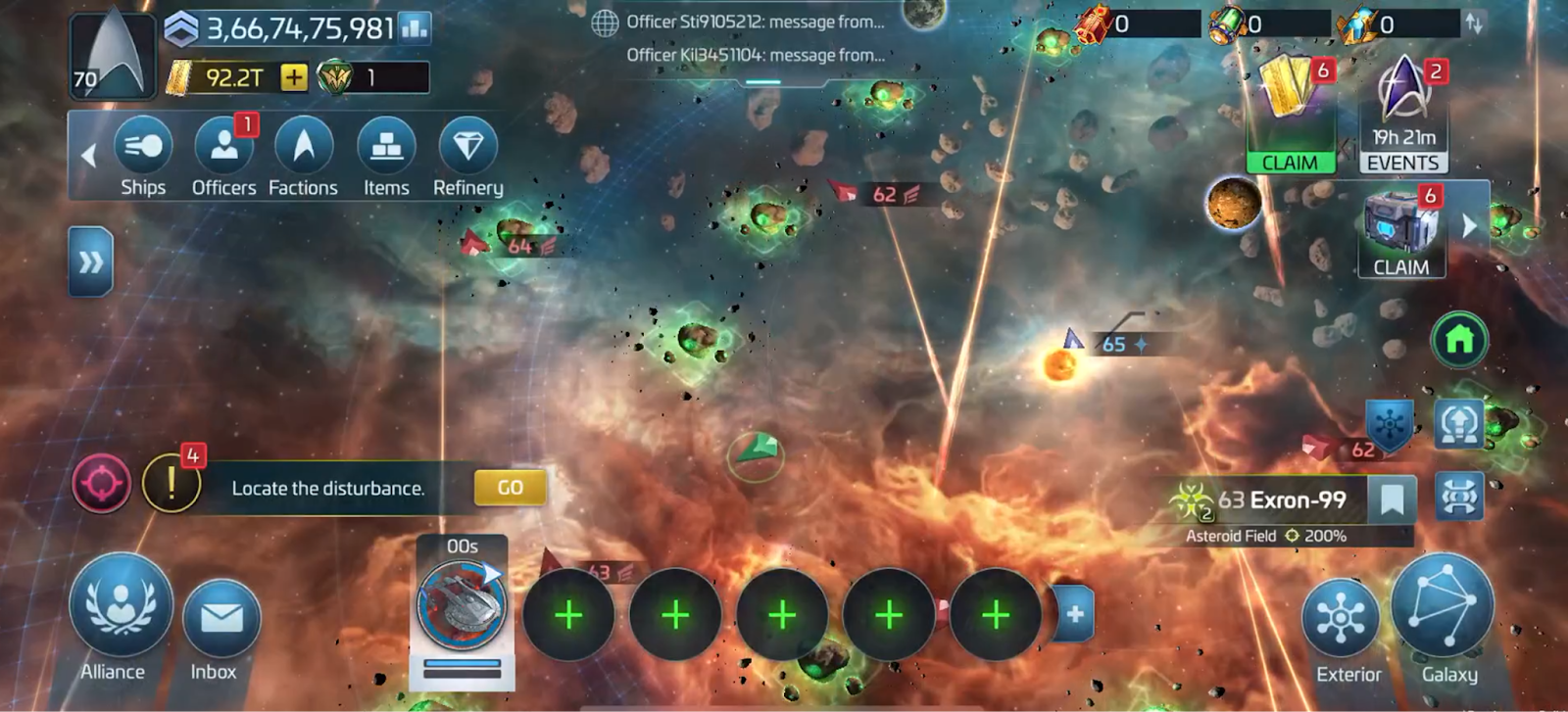The image size is (1568, 712).
Task: Click GO for Locate the disturbance
Action: [510, 488]
